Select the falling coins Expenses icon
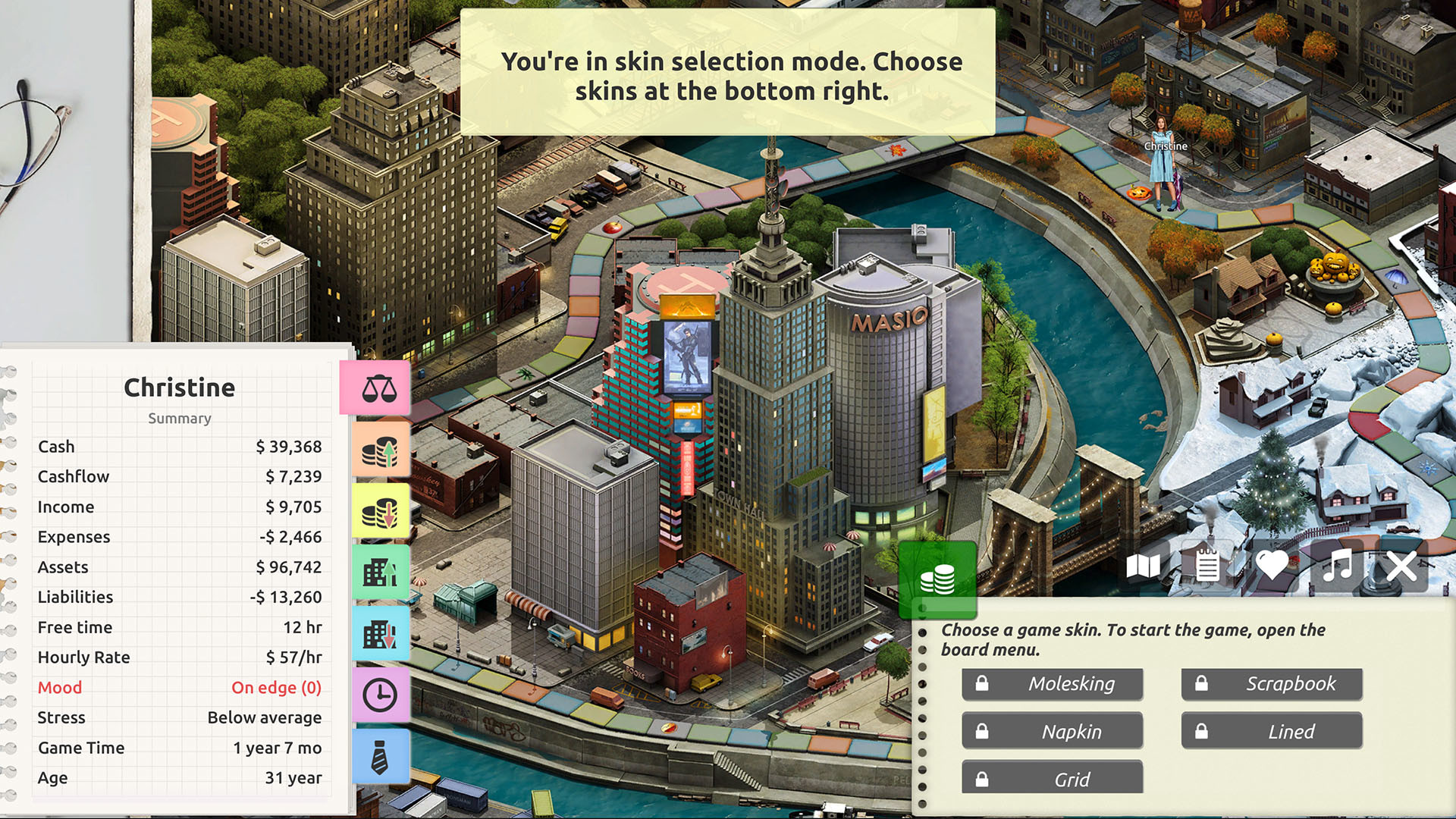Screen dimensions: 1456x819 pyautogui.click(x=381, y=510)
